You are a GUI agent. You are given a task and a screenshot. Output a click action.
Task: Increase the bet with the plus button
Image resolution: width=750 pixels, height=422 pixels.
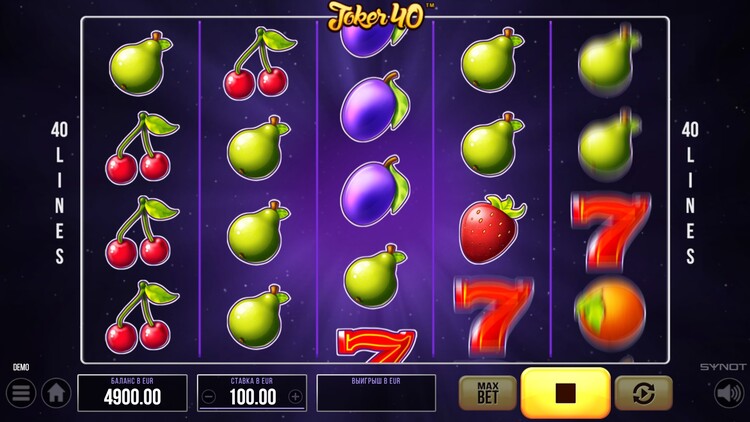(x=295, y=396)
